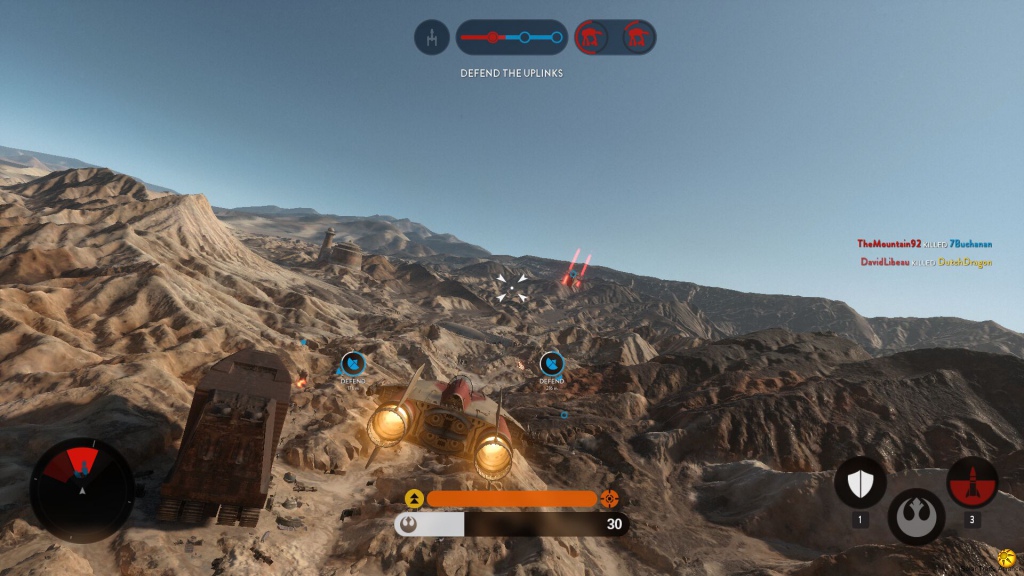Select the AT-AT icon with the fuller red ring
The height and width of the screenshot is (576, 1024).
tap(592, 38)
